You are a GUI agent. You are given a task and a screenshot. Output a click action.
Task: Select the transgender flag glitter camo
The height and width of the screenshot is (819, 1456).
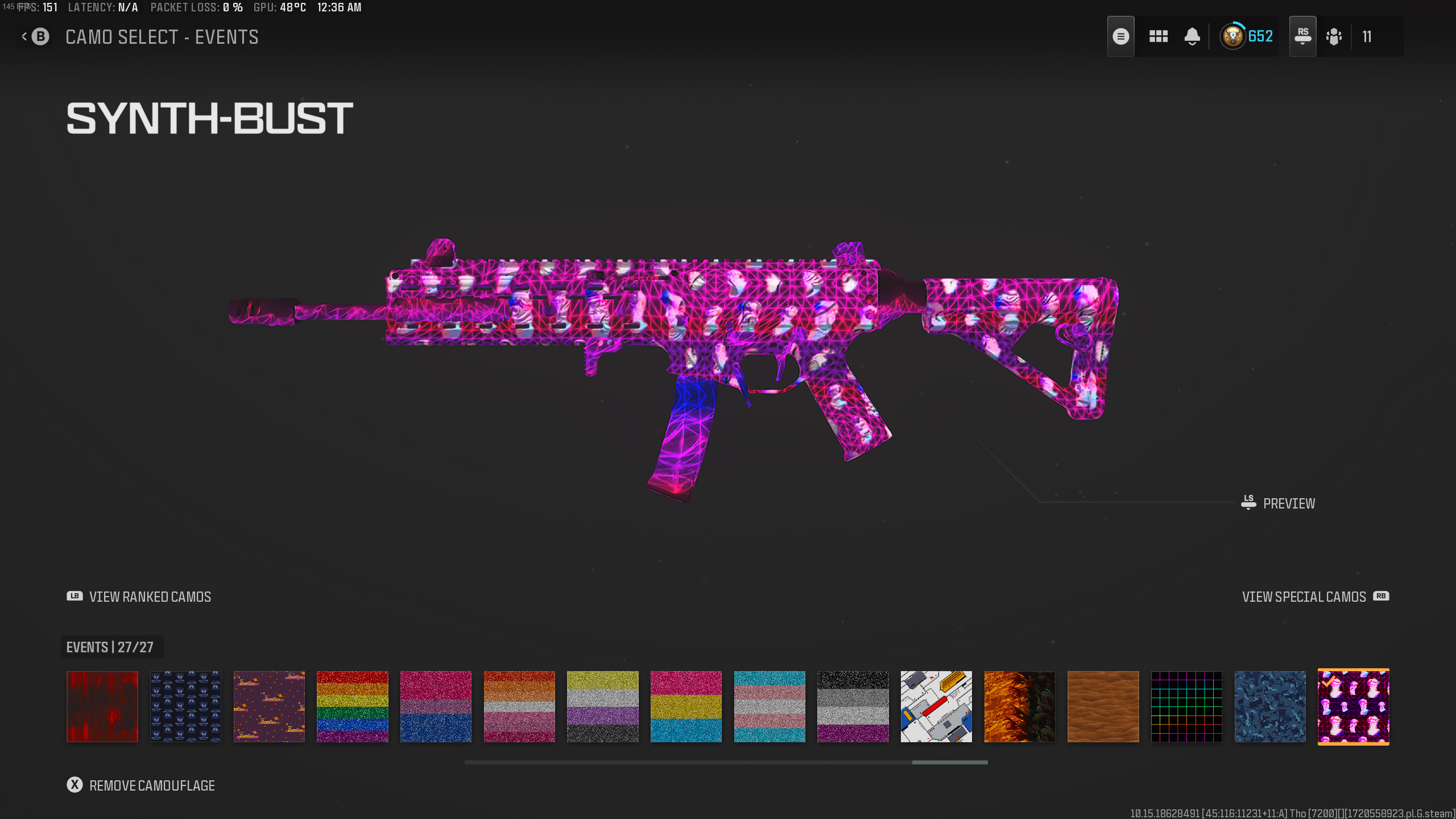pos(770,706)
